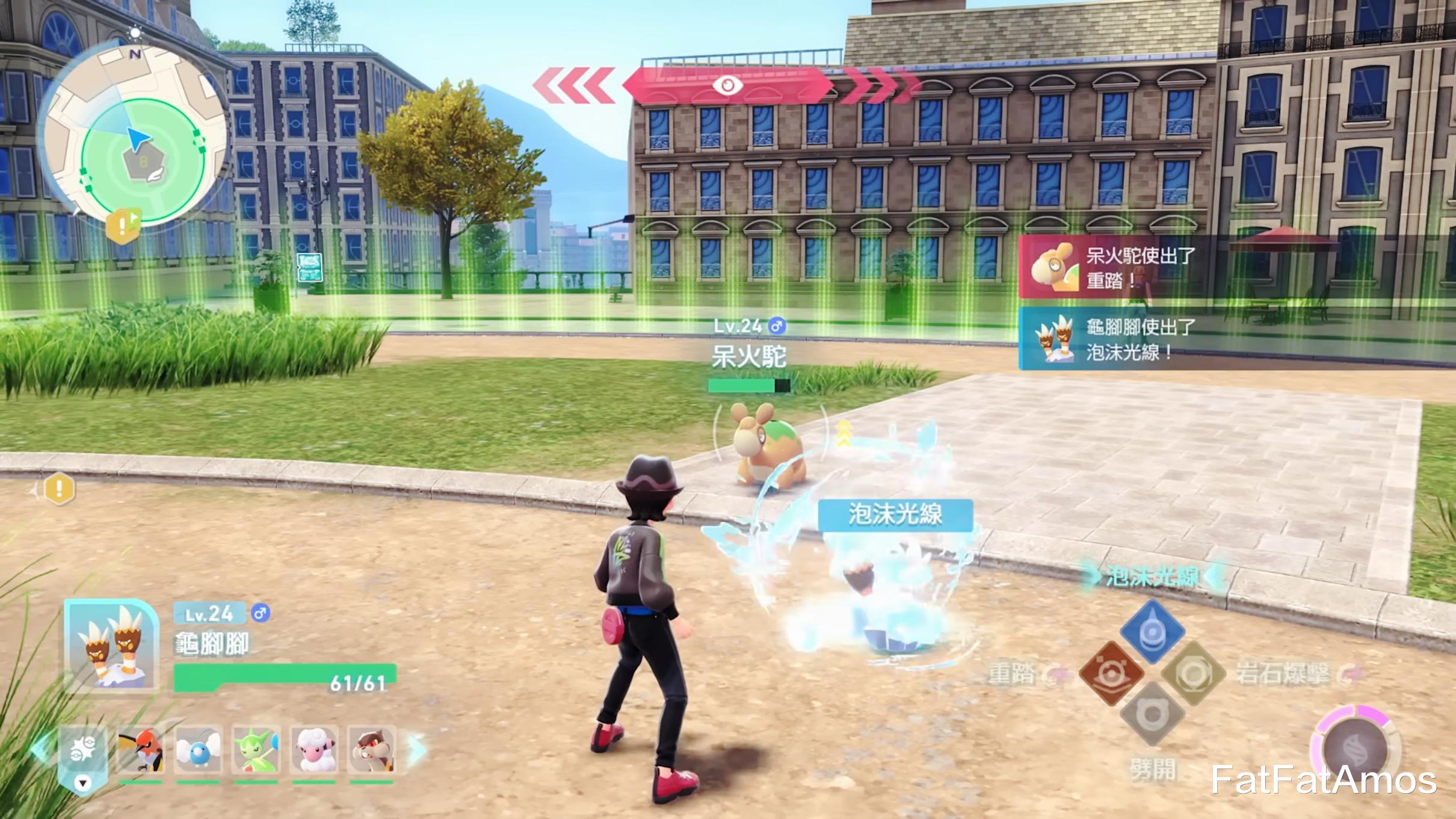Viewport: 1456px width, 819px height.
Task: Use the red ground move 重踏
Action: pos(1111,674)
